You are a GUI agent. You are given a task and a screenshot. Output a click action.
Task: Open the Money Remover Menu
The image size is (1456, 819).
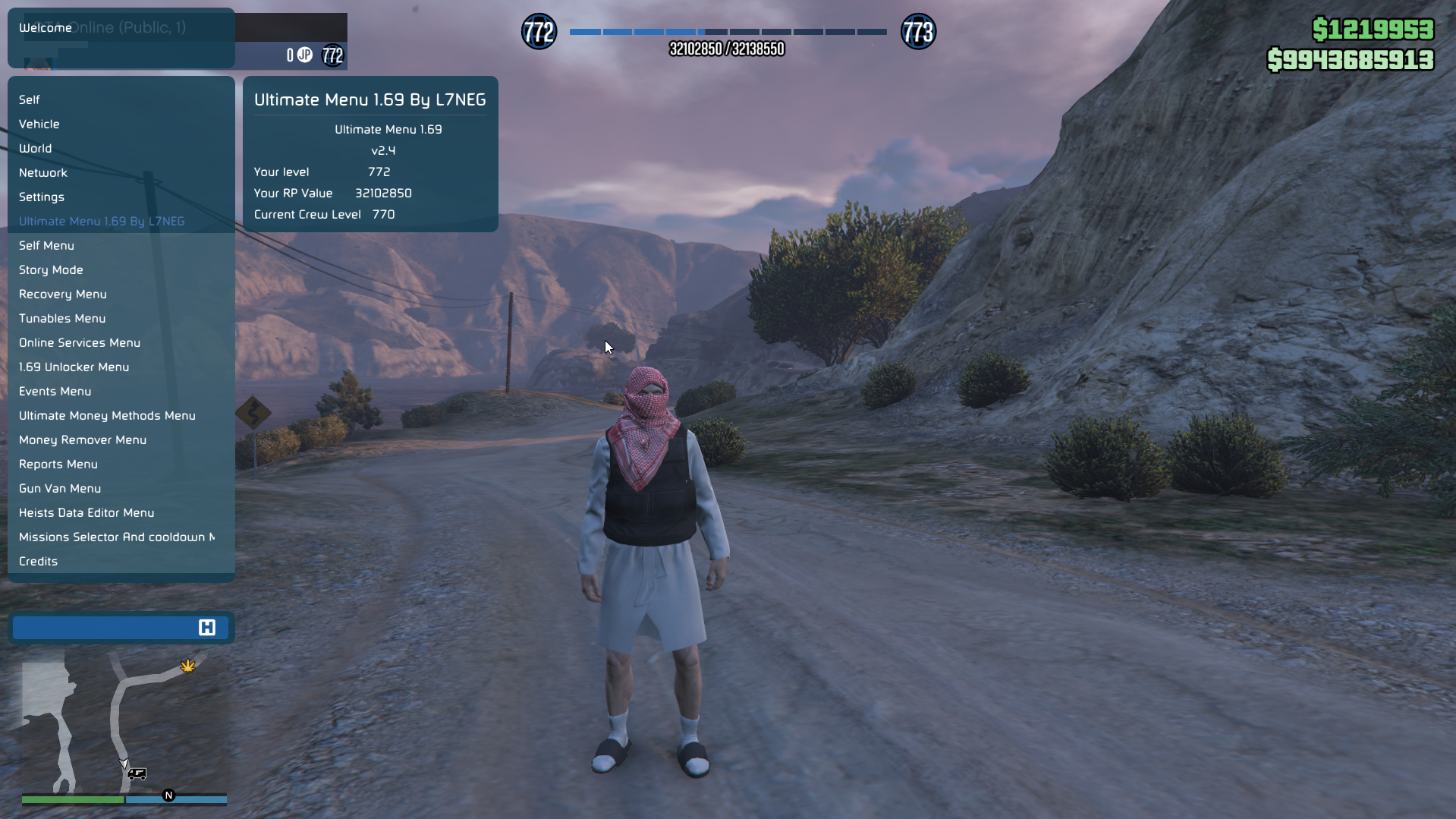(x=83, y=439)
